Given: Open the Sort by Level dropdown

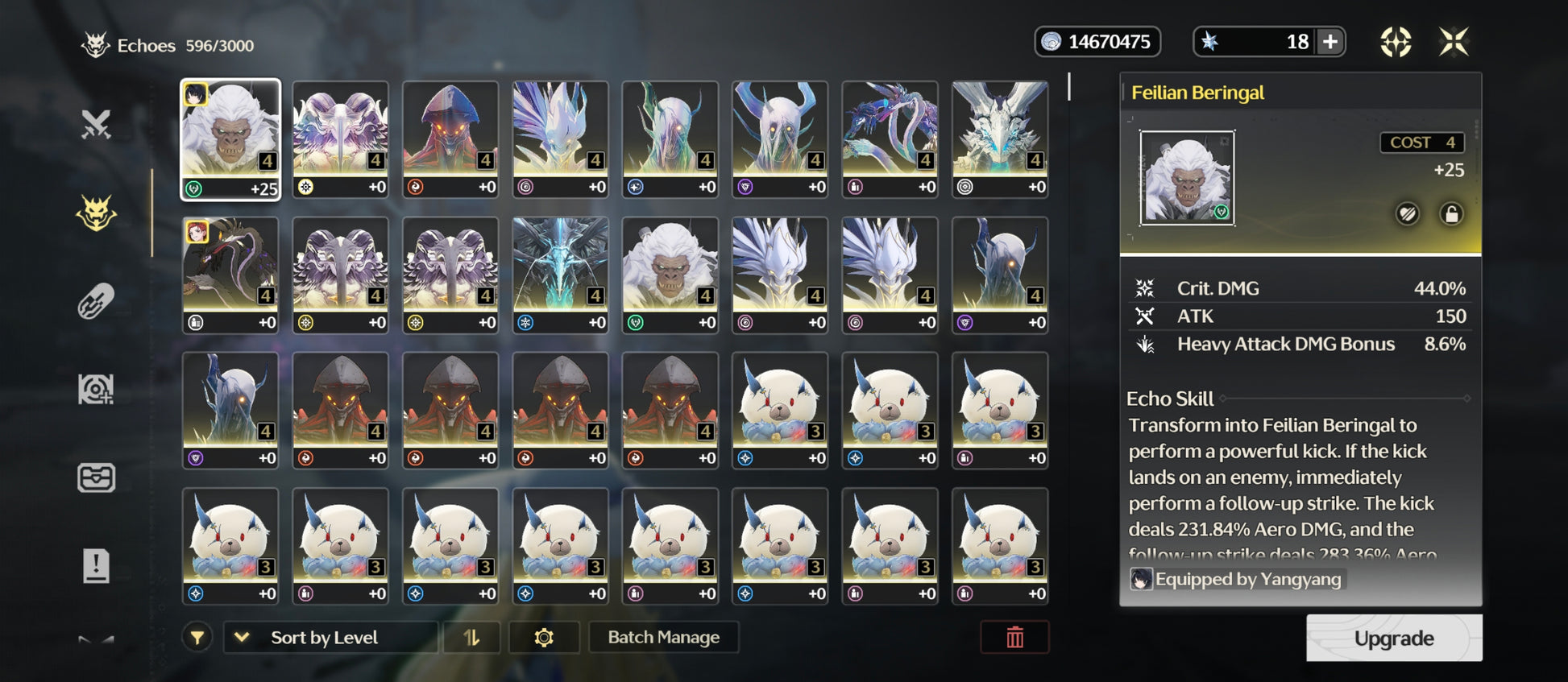Looking at the screenshot, I should [x=330, y=638].
